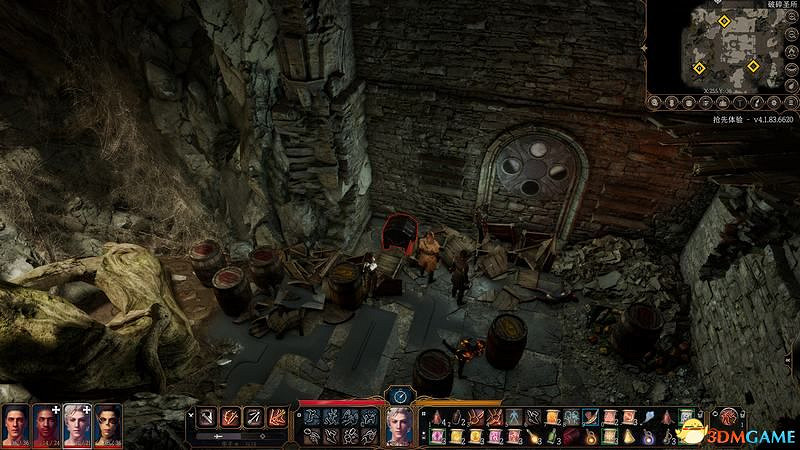The height and width of the screenshot is (450, 800).
Task: Click the leftmost round menu button under the minimap
Action: [x=656, y=102]
